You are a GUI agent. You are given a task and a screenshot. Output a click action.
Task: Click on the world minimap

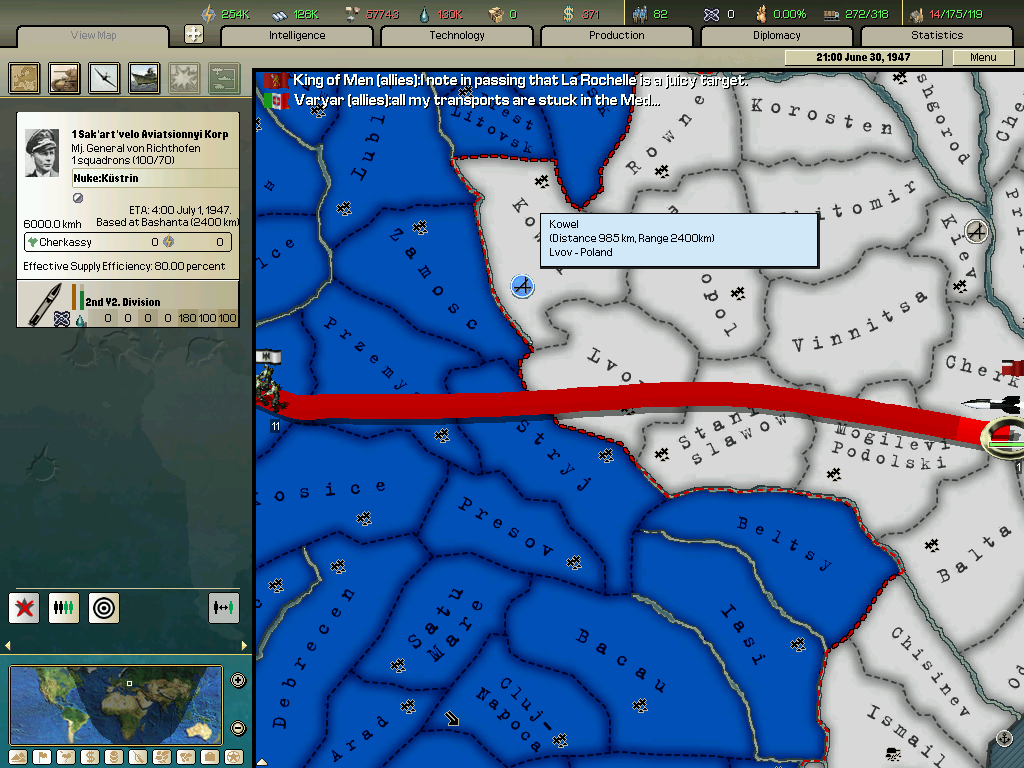115,705
